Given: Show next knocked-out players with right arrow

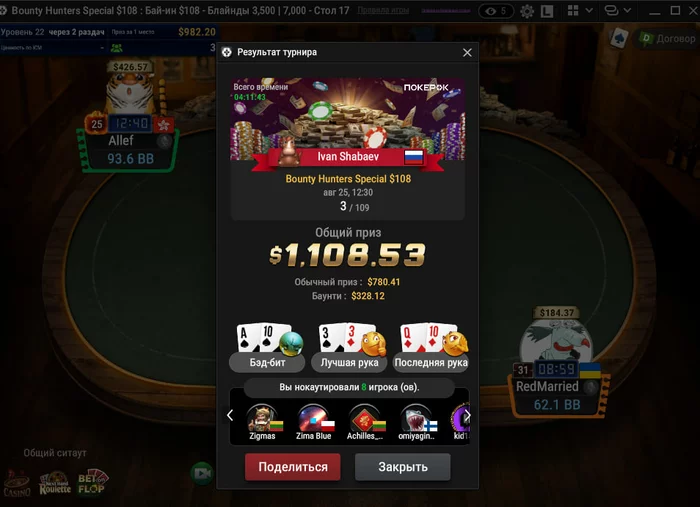Looking at the screenshot, I should click(466, 415).
